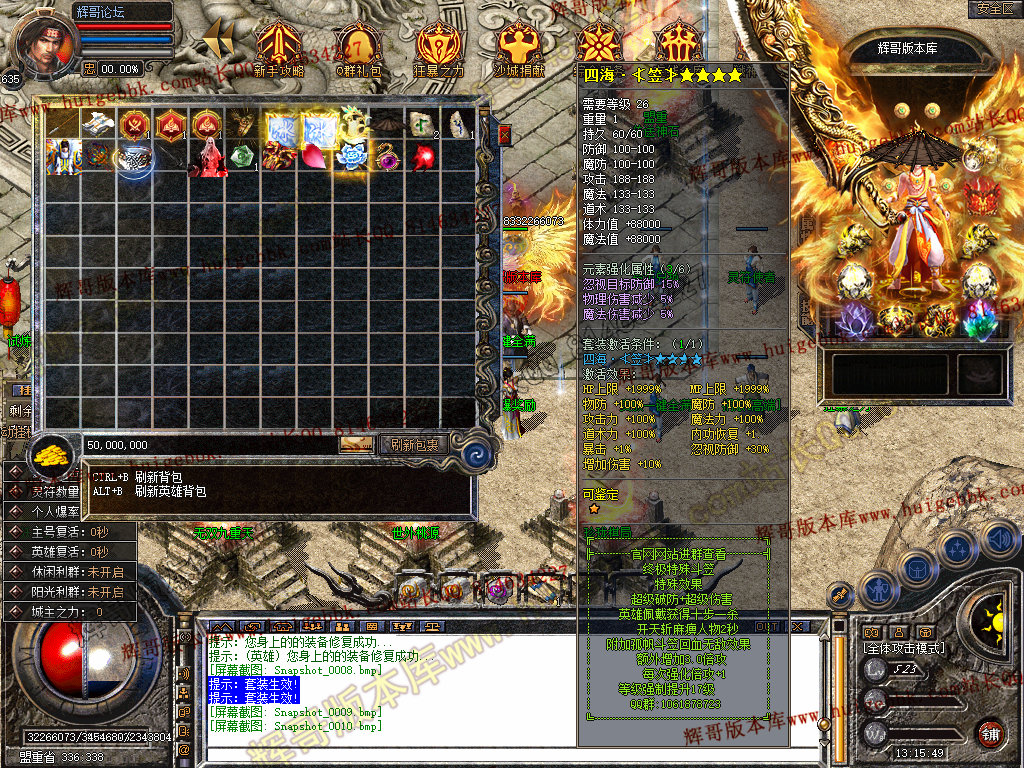Viewport: 1024px width, 768px height.
Task: Open the 新手攻略 beginner guide
Action: click(278, 49)
